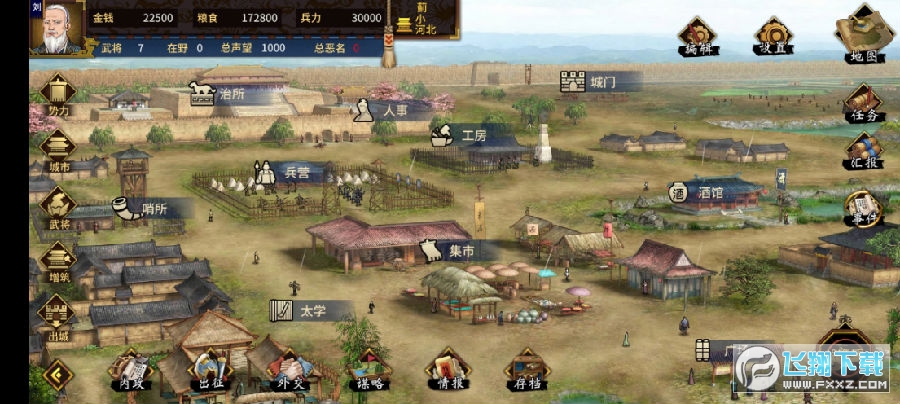Open the 谋略 strategy menu
This screenshot has width=900, height=404.
(370, 370)
